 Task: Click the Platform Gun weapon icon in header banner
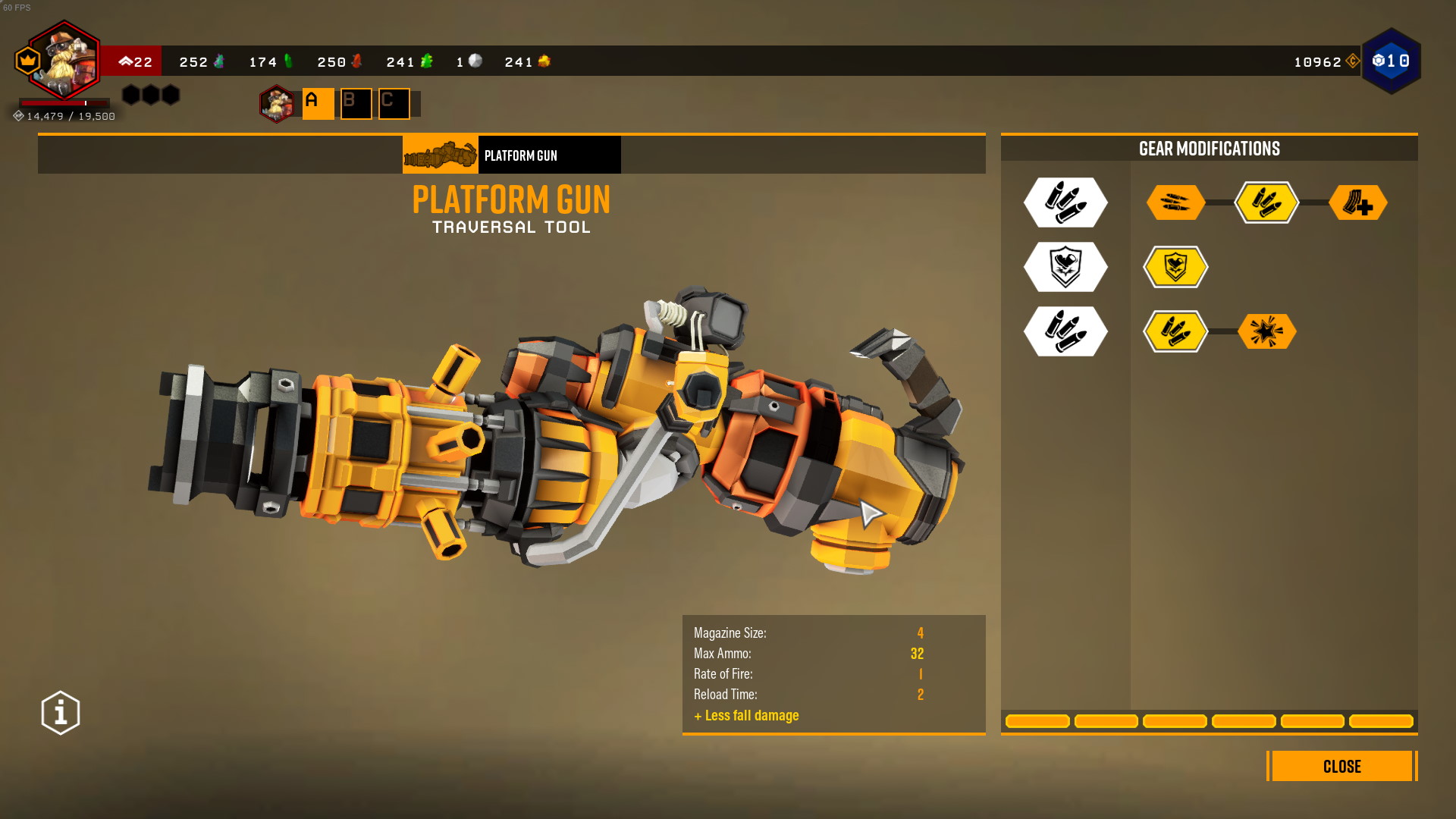(440, 154)
